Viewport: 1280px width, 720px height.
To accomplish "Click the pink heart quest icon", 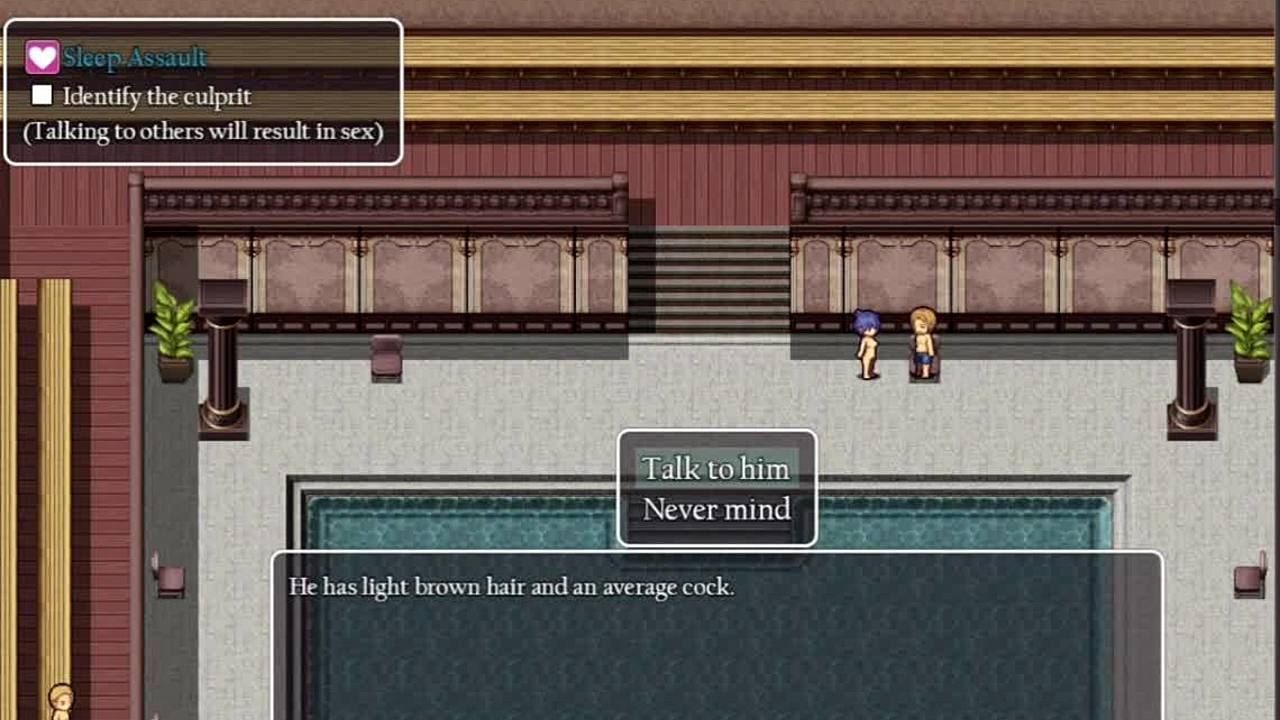I will (42, 58).
